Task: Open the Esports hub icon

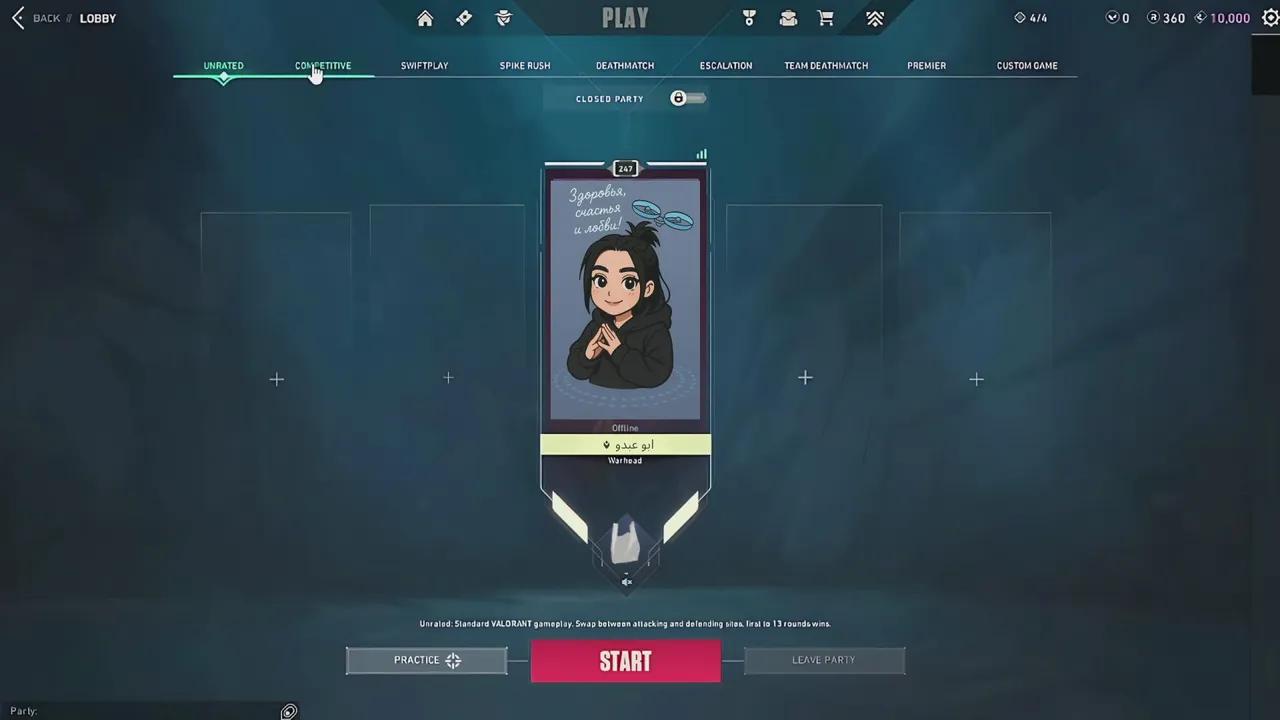Action: [874, 17]
